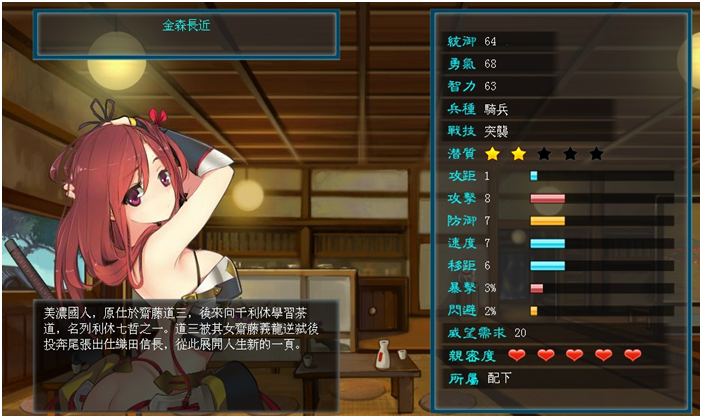
Task: Select the 兵種 騎兵 troop type row
Action: (500, 109)
